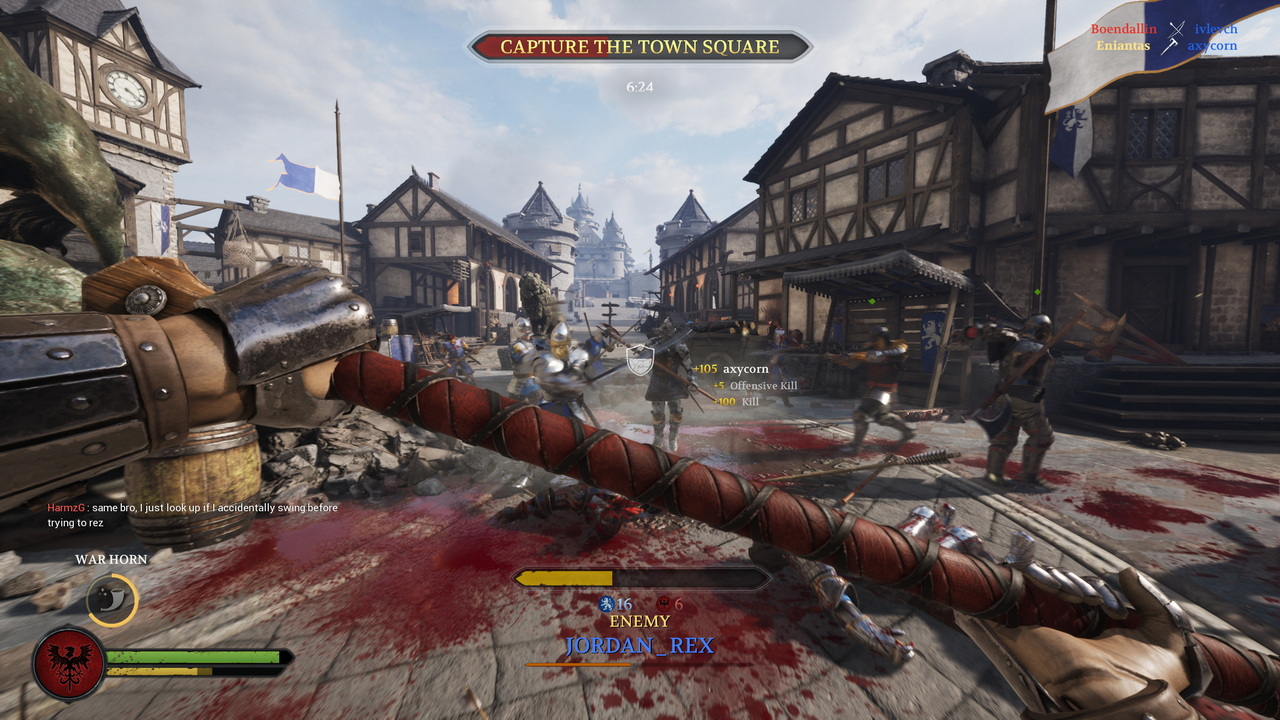Click the shield objective marker icon
The image size is (1280, 720).
point(639,359)
